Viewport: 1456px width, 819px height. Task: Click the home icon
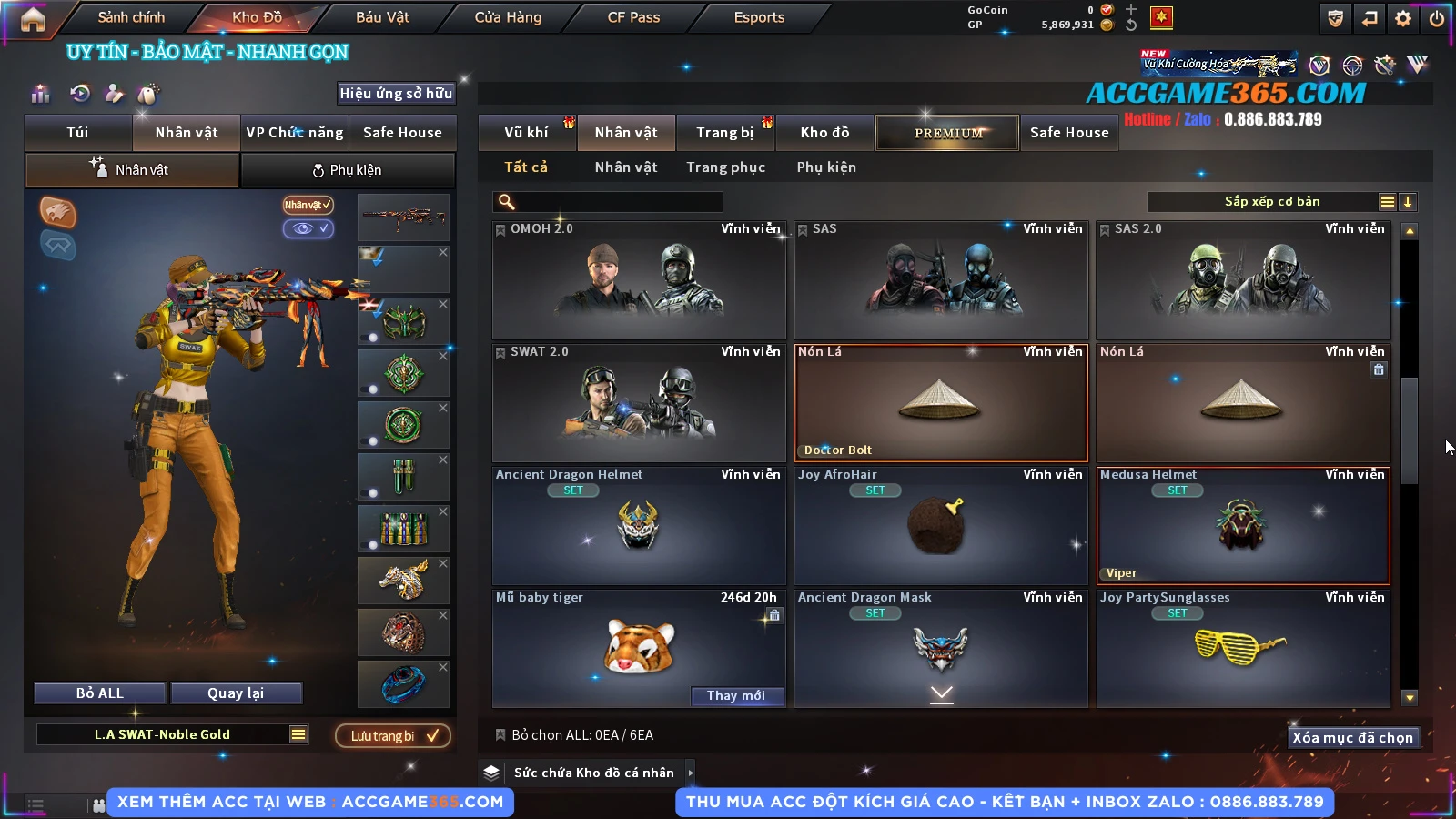click(x=33, y=19)
